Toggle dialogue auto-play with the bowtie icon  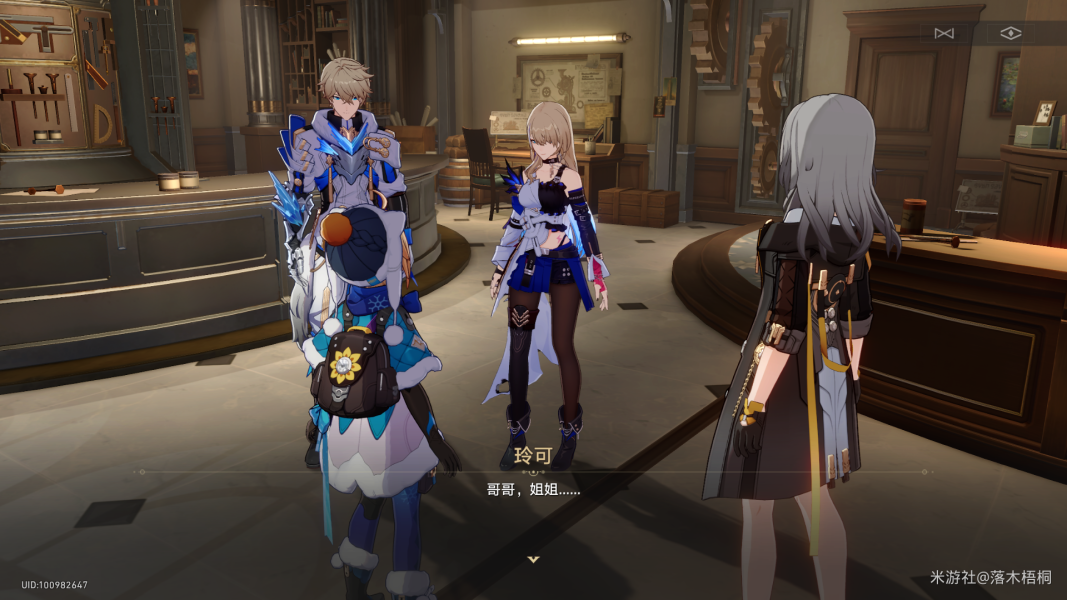point(943,33)
